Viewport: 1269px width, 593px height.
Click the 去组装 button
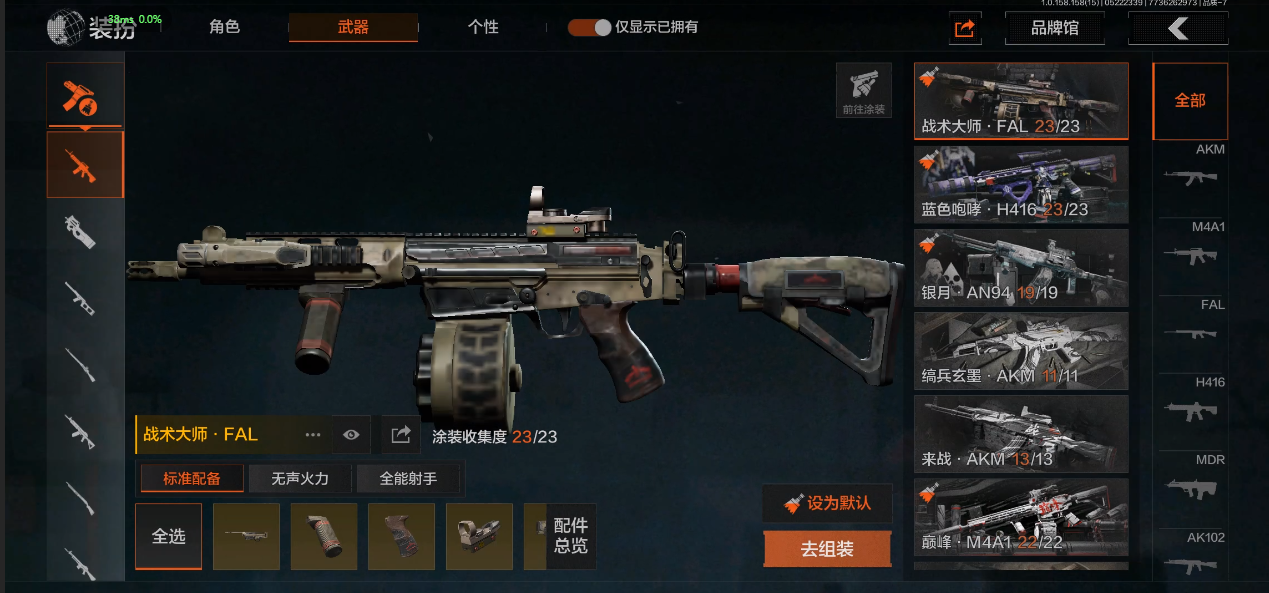(x=827, y=549)
